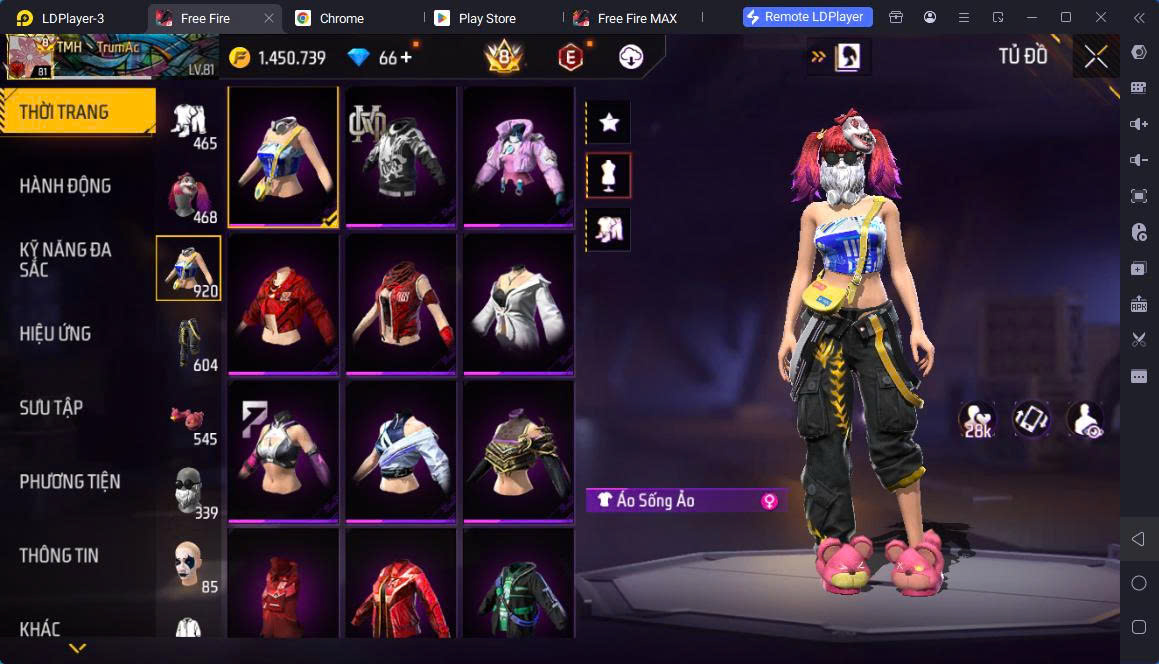Open the HIỆU ỨNG tab
This screenshot has width=1159, height=664.
click(56, 334)
